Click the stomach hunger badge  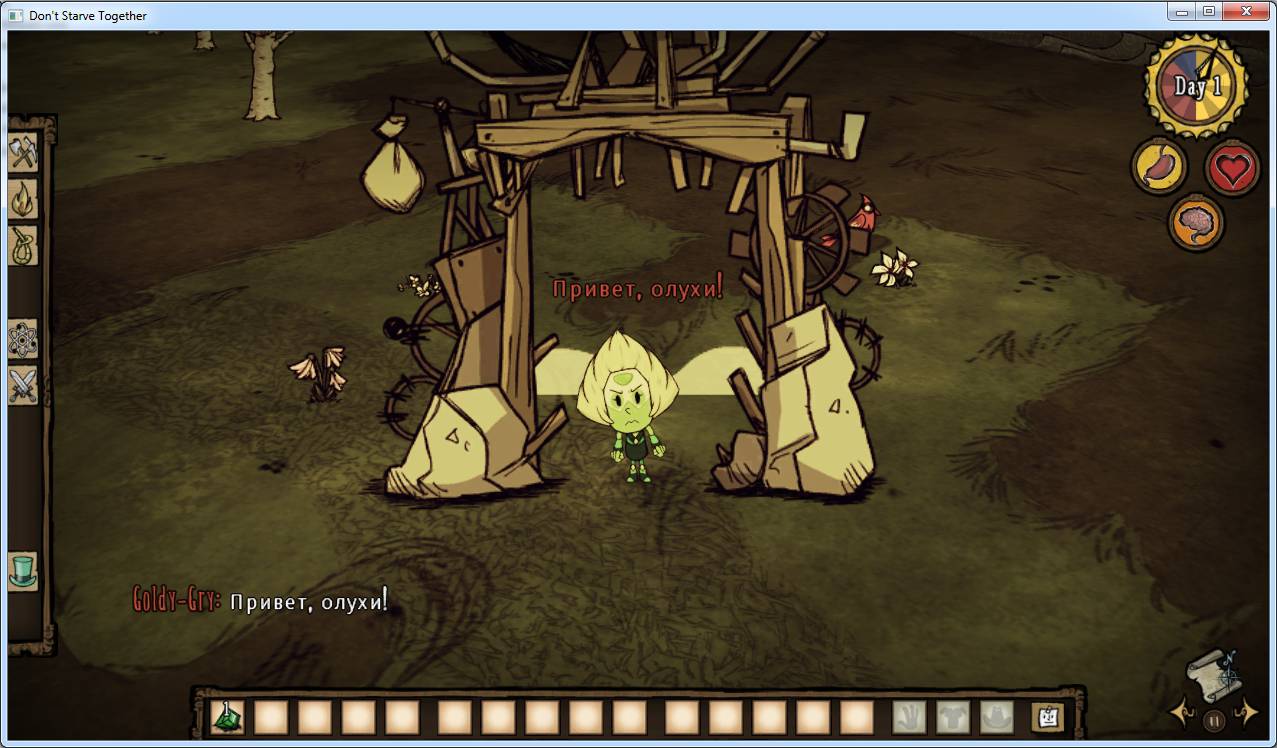pos(1159,167)
